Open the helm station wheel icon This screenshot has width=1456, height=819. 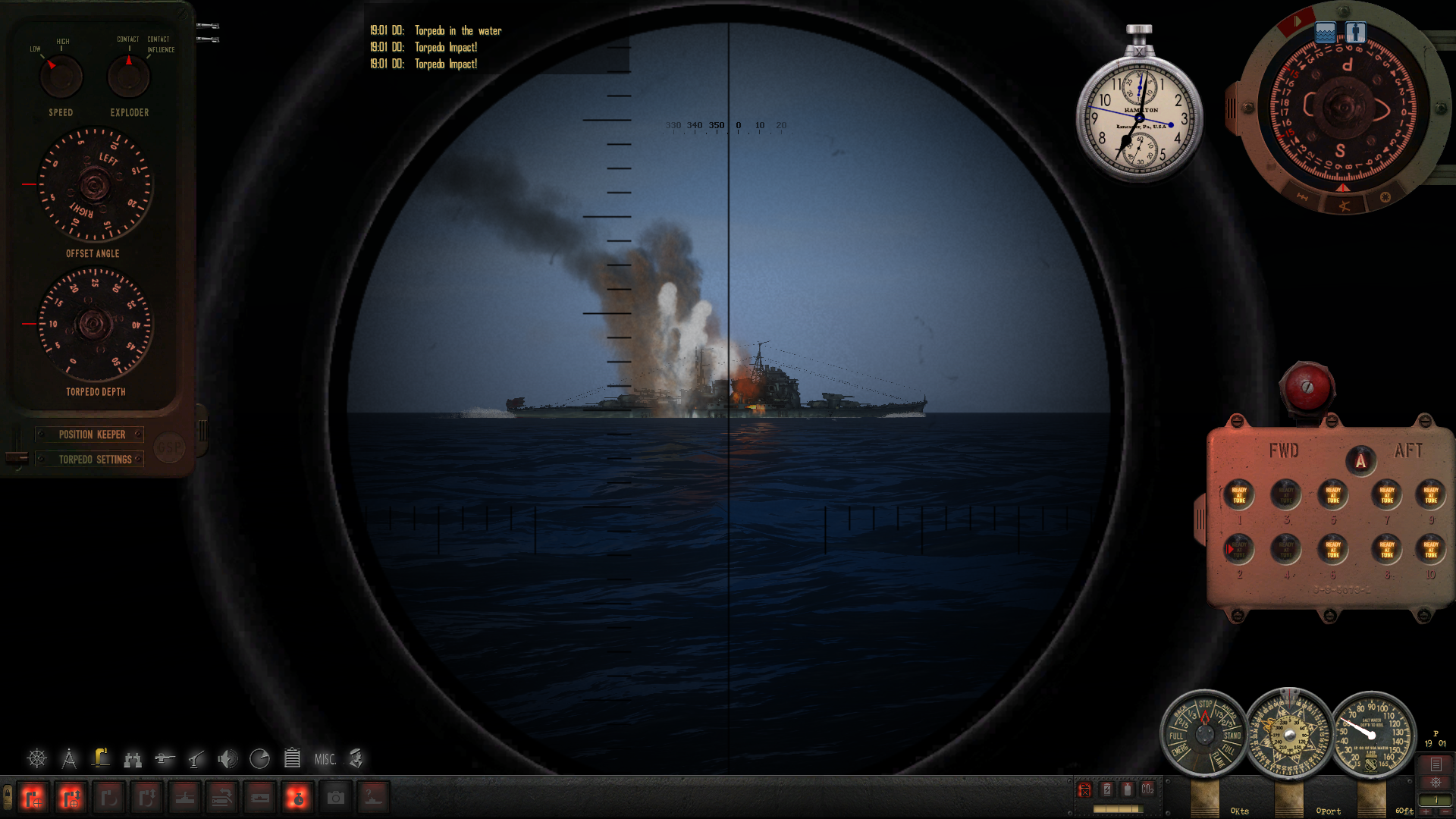[36, 758]
